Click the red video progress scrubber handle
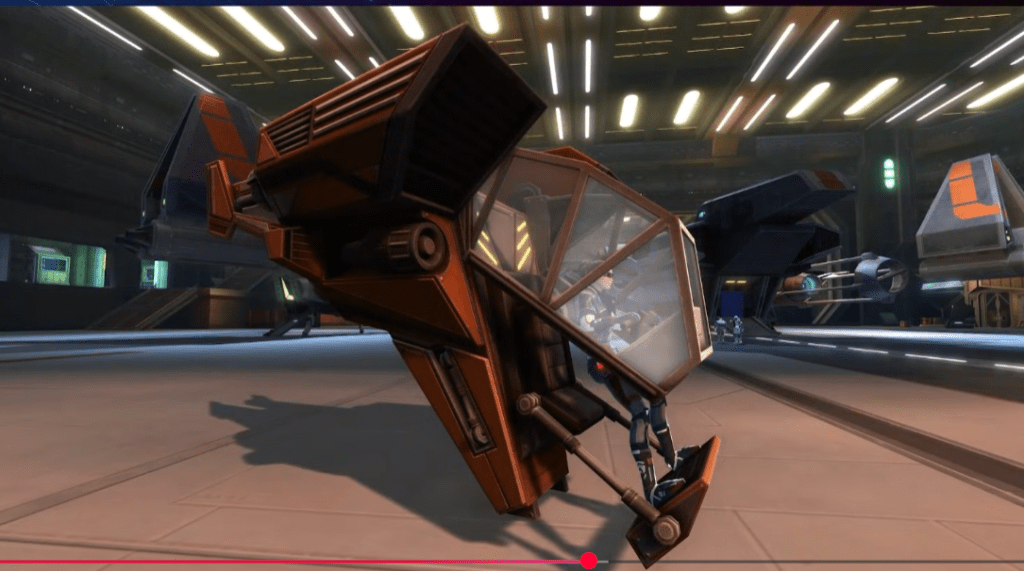The width and height of the screenshot is (1024, 571). (589, 561)
